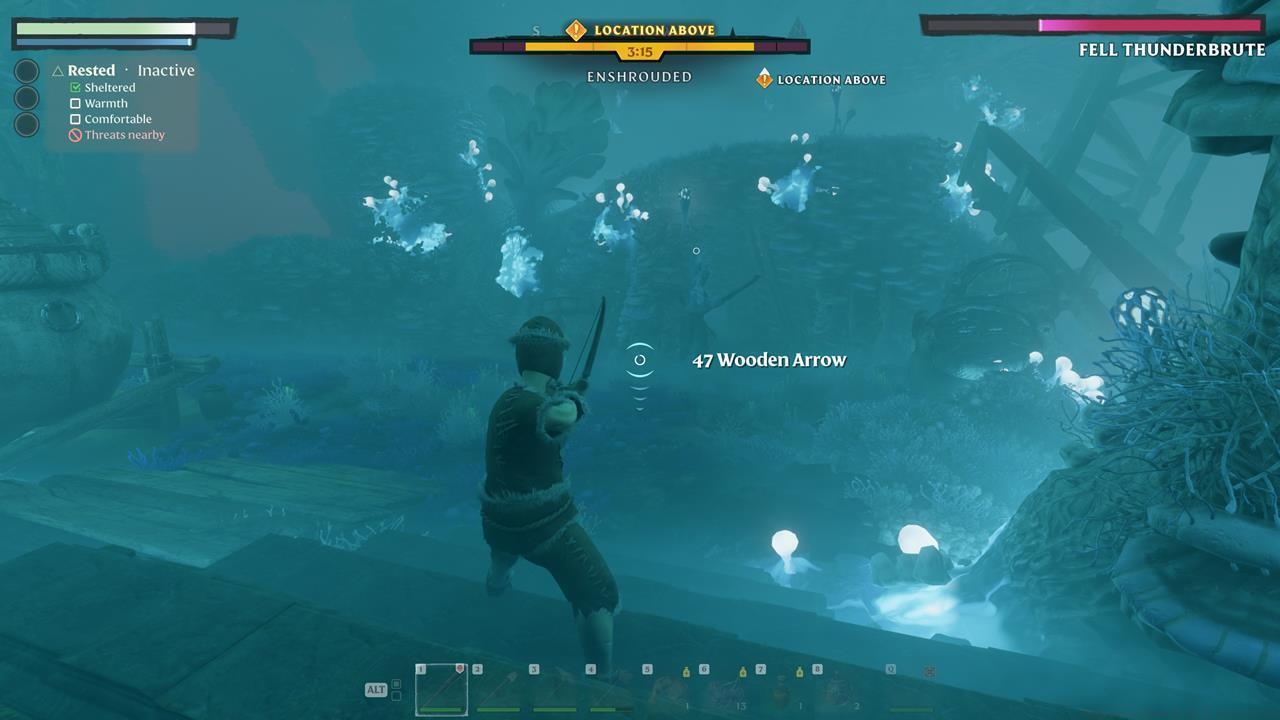1280x720 pixels.
Task: Click the item in hotbar slot 5
Action: click(x=668, y=690)
